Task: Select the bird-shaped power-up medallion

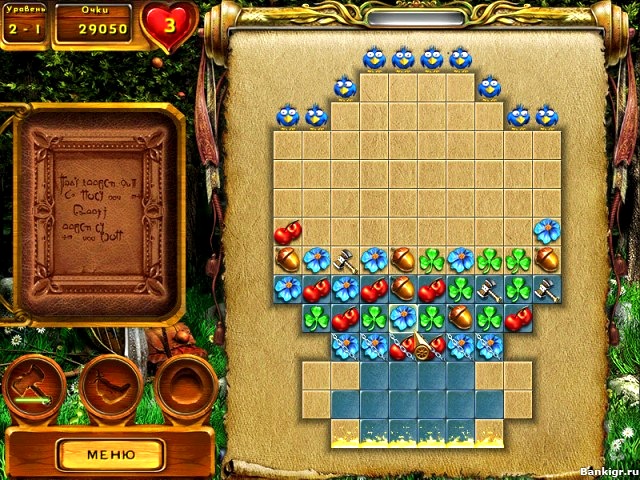Action: coord(109,384)
